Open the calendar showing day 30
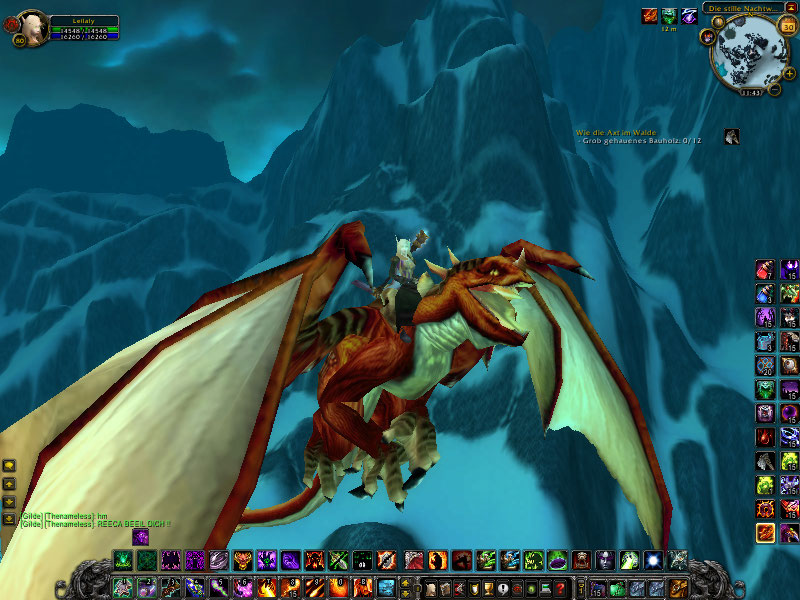The image size is (800, 600). click(x=787, y=25)
